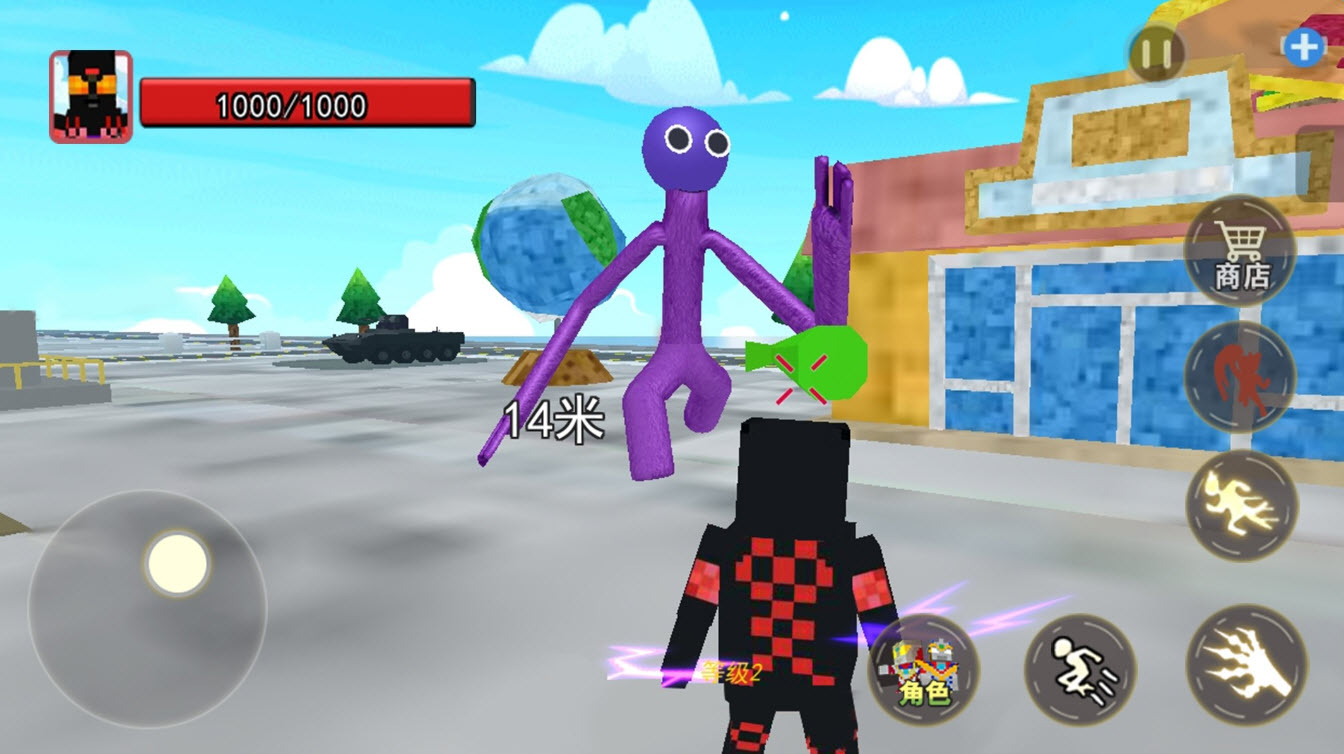Trigger the claw slash attack
Image resolution: width=1344 pixels, height=754 pixels.
pos(1246,665)
